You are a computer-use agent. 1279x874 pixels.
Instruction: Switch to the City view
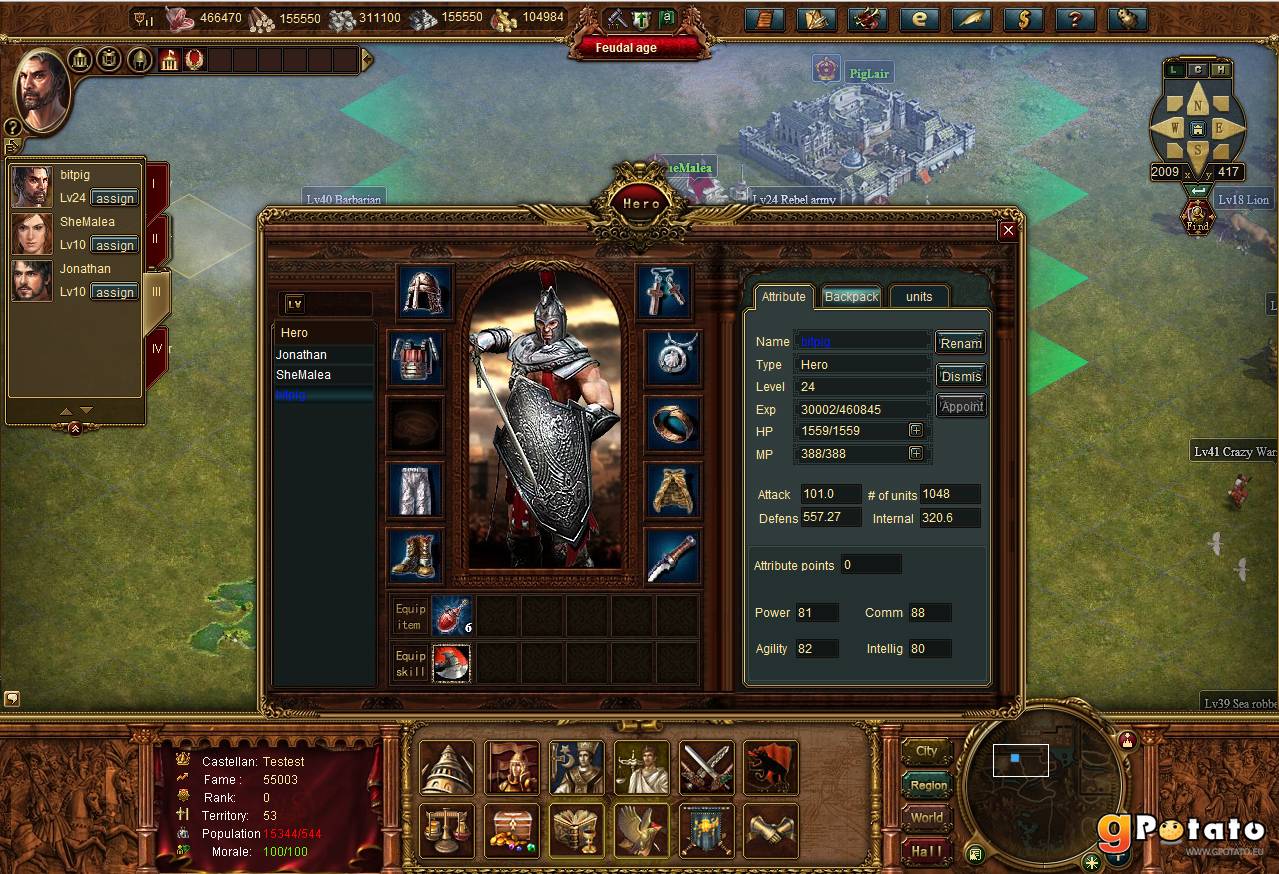click(927, 751)
